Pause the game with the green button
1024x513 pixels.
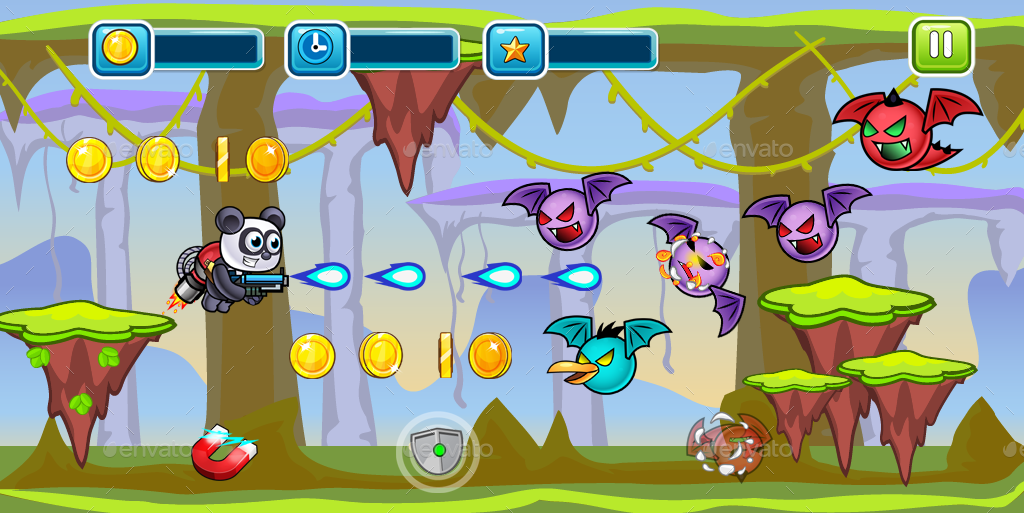[940, 46]
